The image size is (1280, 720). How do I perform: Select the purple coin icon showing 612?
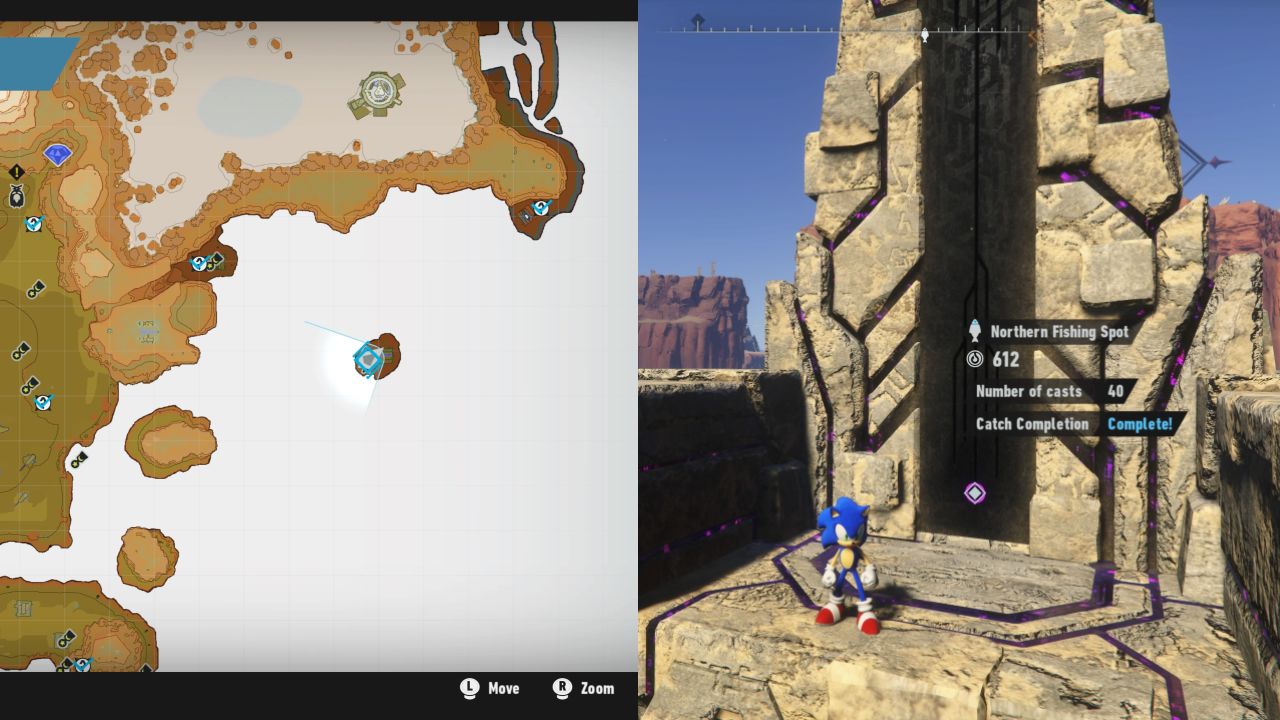(976, 360)
